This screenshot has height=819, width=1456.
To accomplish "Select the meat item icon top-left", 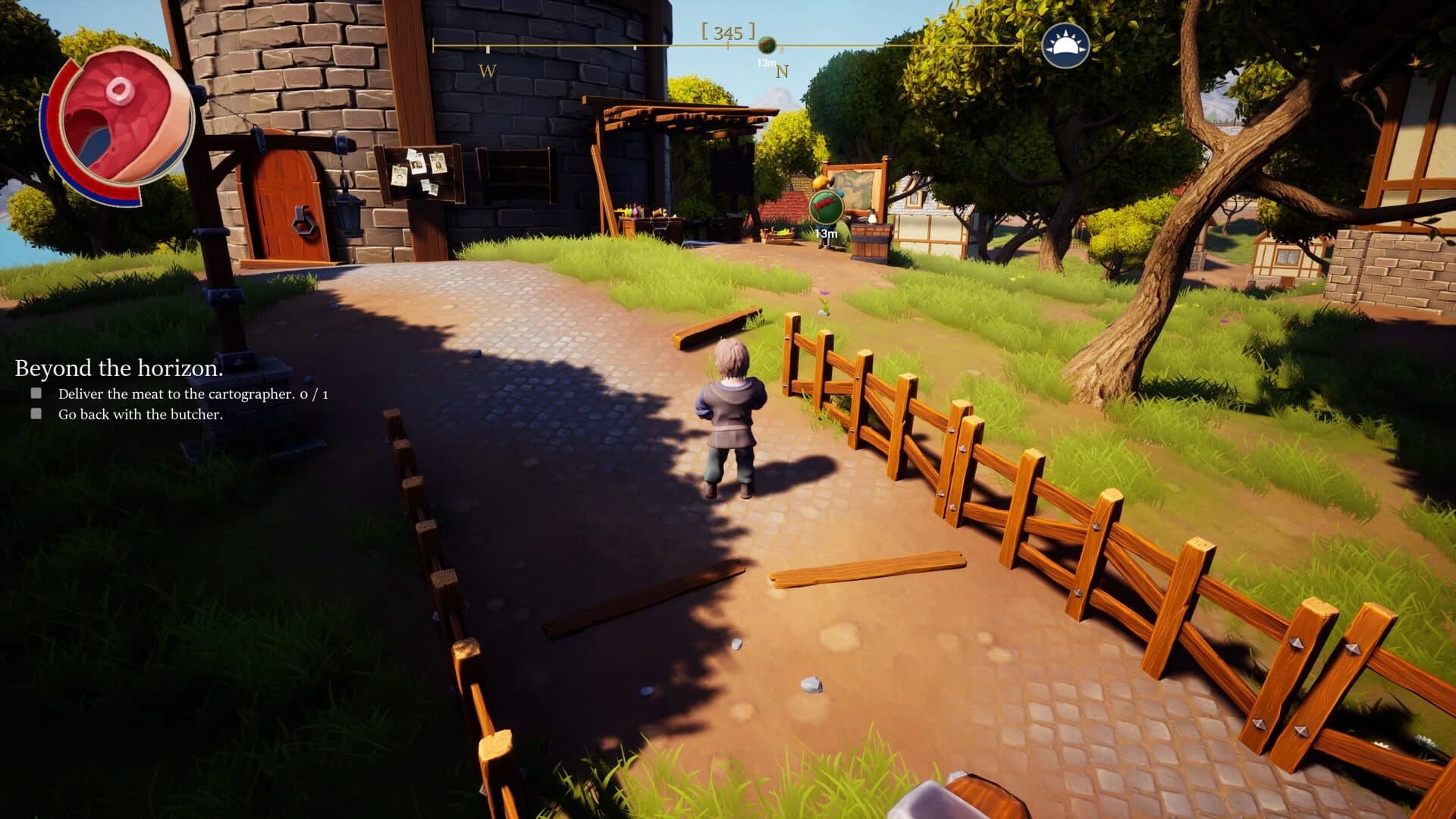I will pos(118,121).
